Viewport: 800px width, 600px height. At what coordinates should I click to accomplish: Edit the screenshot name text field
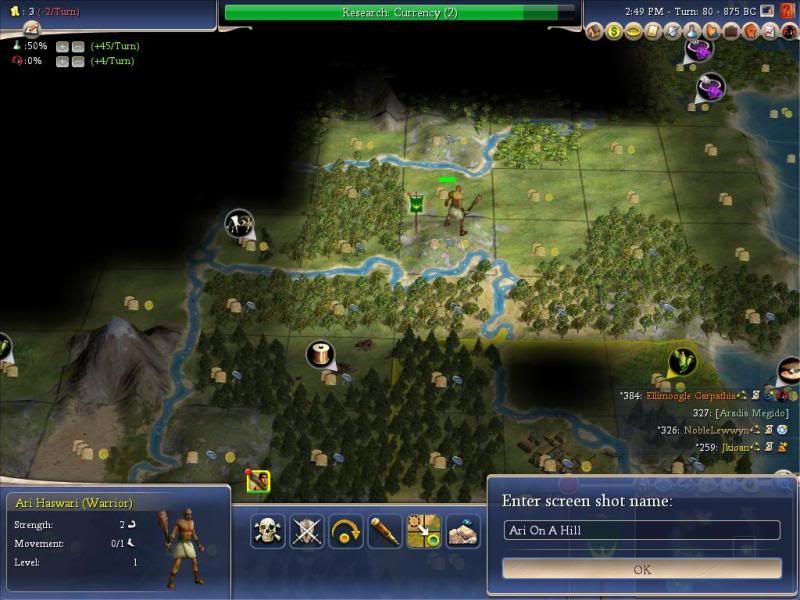[x=642, y=530]
